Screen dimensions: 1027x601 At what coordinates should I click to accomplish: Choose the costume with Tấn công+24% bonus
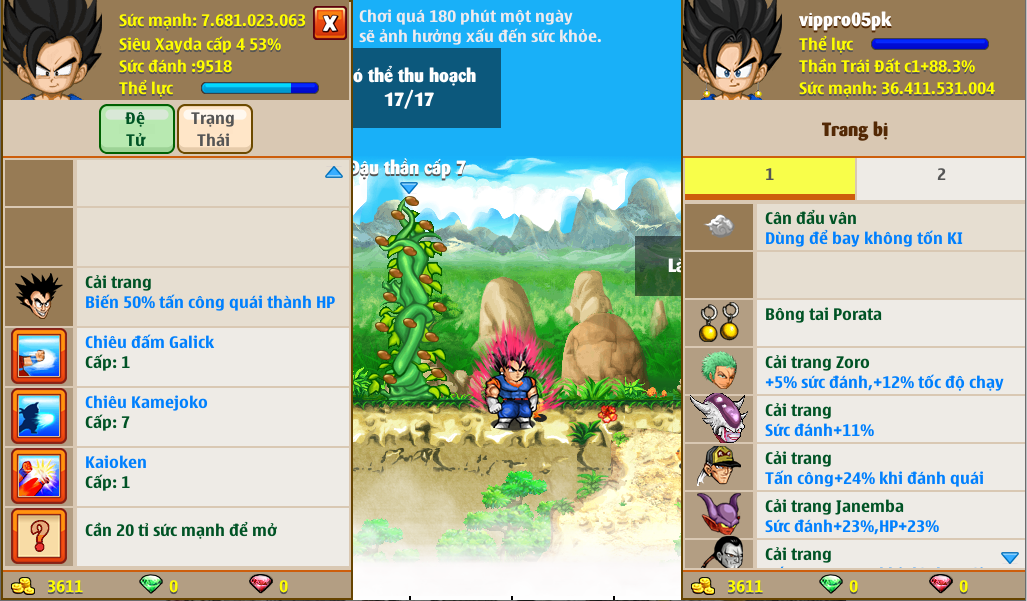(x=855, y=468)
